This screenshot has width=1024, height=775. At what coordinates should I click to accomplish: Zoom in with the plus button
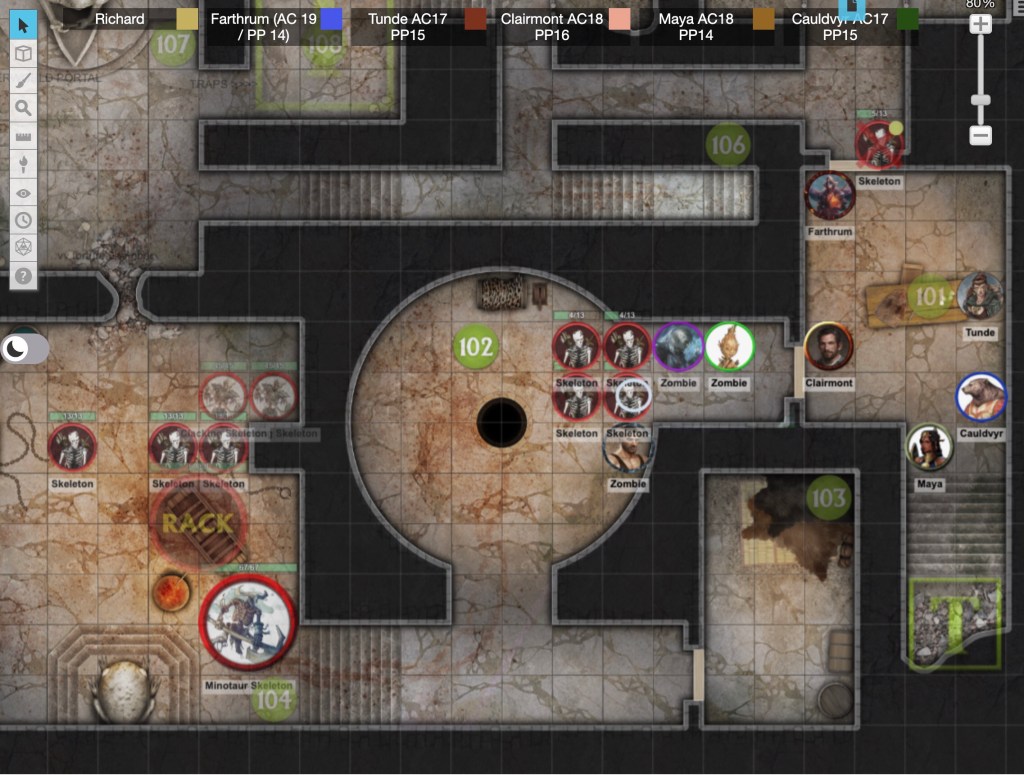[x=980, y=24]
